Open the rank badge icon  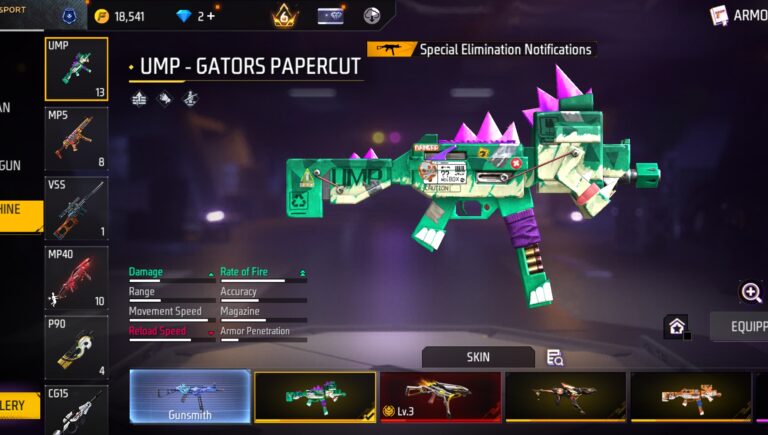(284, 15)
